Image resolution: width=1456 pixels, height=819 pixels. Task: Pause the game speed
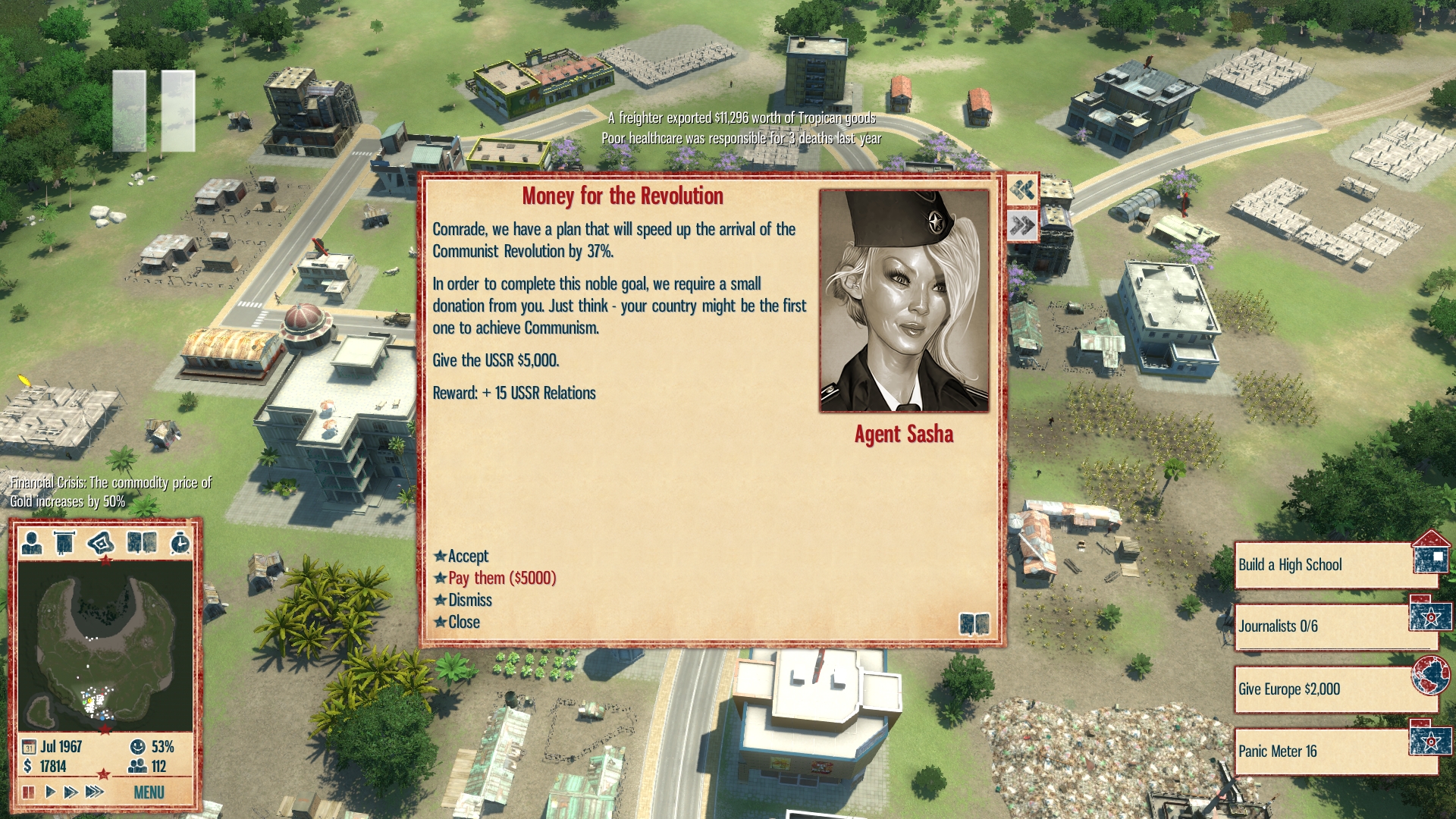tap(29, 792)
